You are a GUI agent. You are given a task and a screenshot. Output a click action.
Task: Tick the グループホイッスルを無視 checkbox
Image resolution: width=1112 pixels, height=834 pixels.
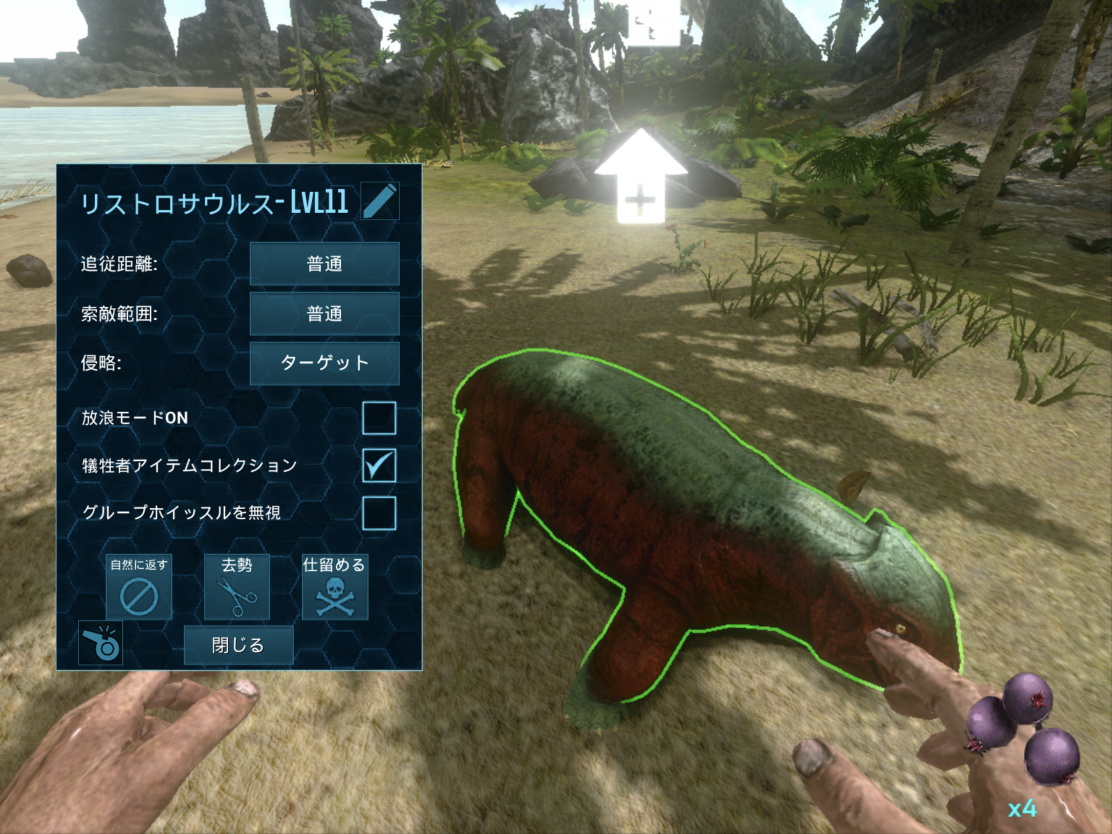(x=379, y=513)
